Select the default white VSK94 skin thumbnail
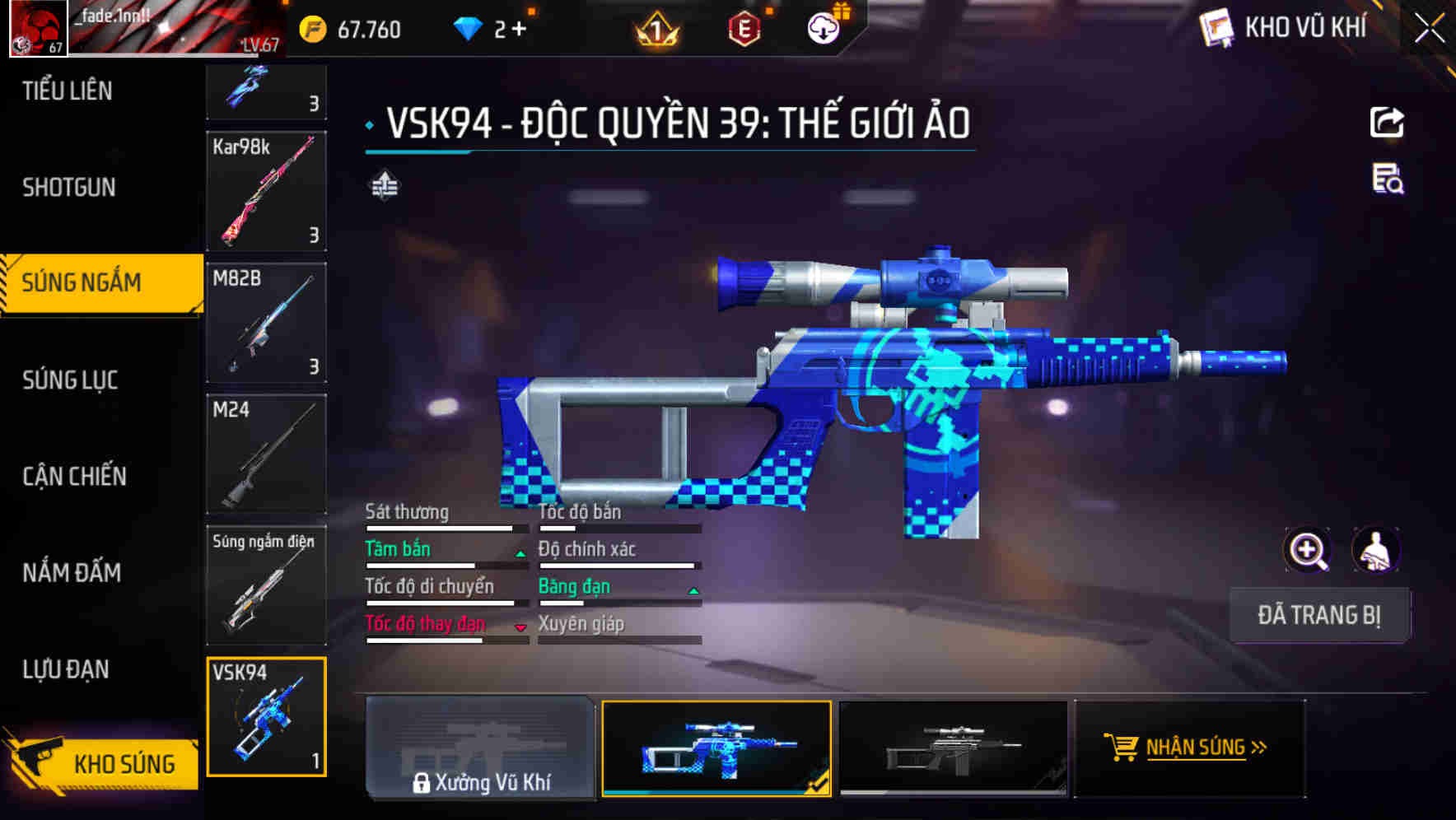The width and height of the screenshot is (1456, 820). point(955,748)
